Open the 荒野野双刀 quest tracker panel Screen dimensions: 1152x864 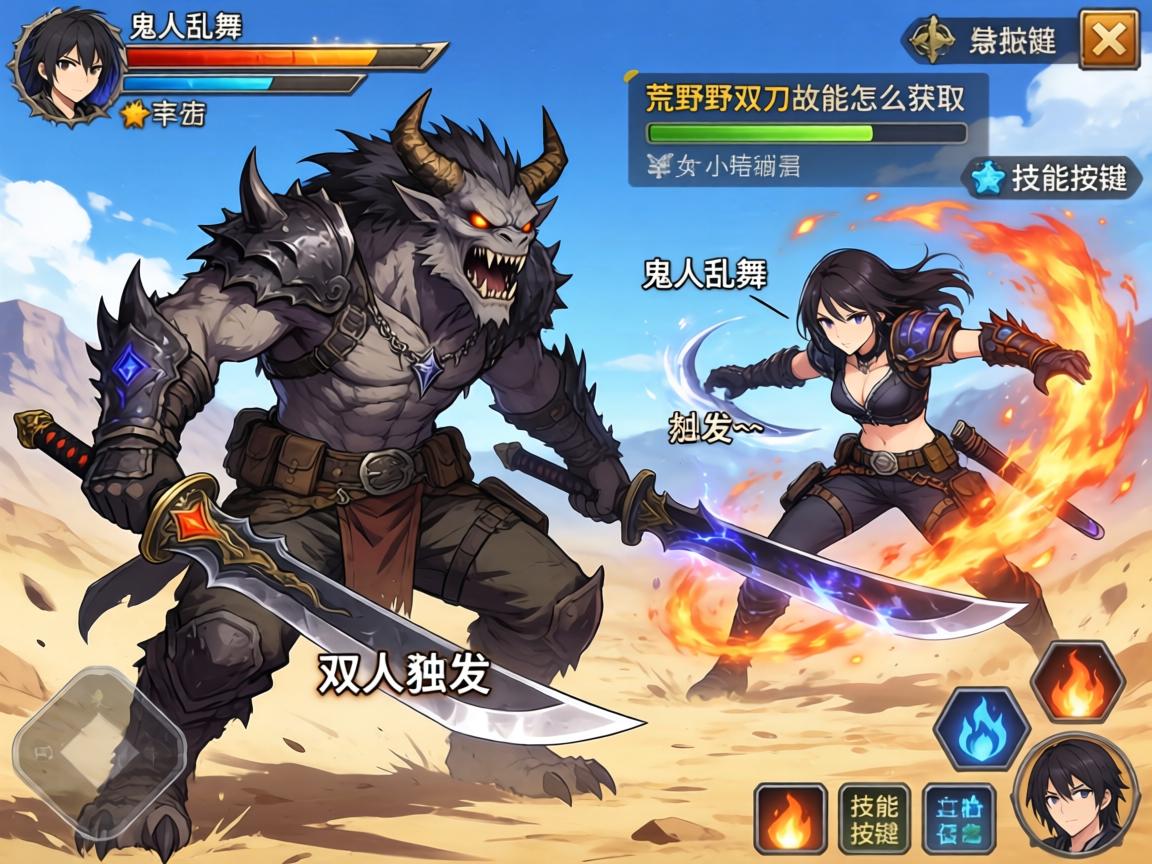[807, 129]
